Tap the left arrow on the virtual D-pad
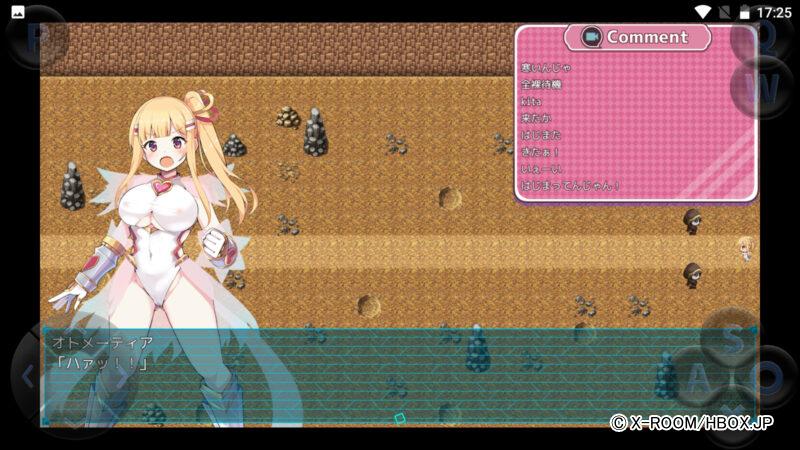 pos(28,377)
